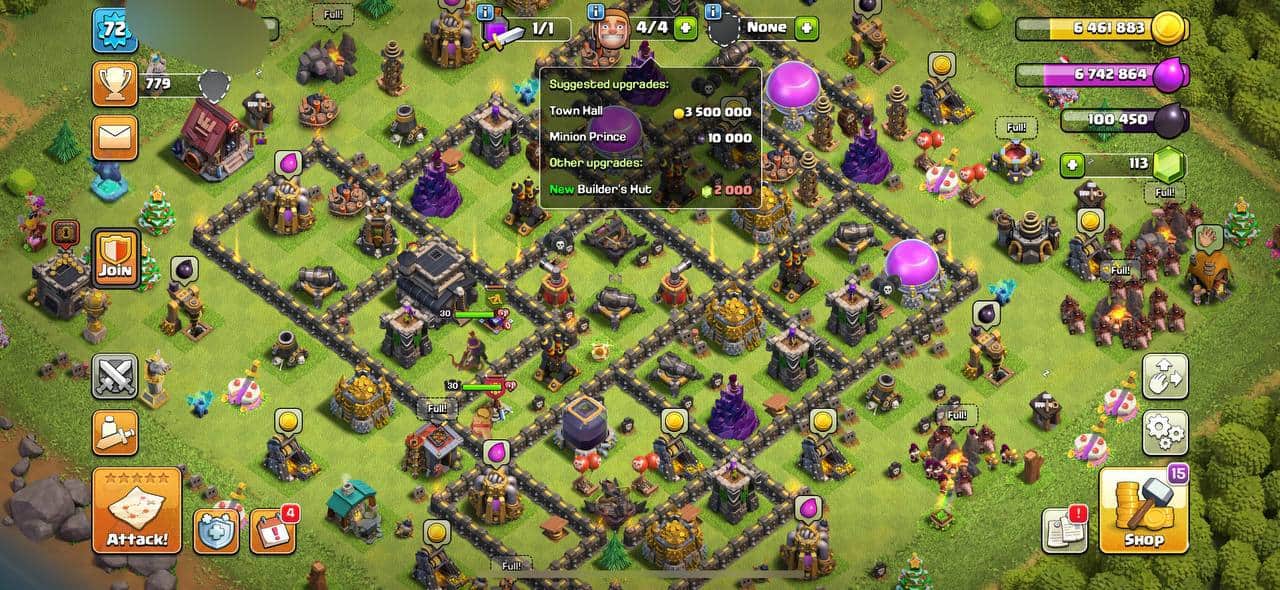Tap the Attack! map button
1280x590 pixels.
pos(137,510)
